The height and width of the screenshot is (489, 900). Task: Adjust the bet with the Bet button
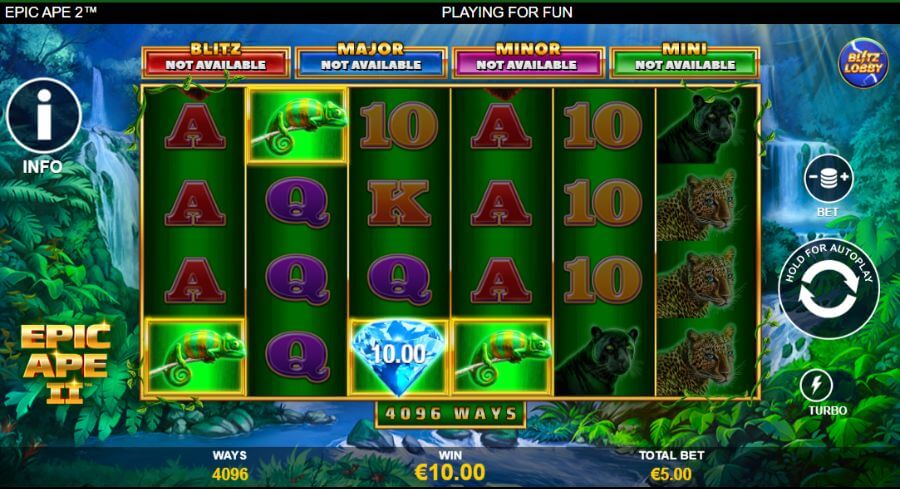(x=828, y=180)
